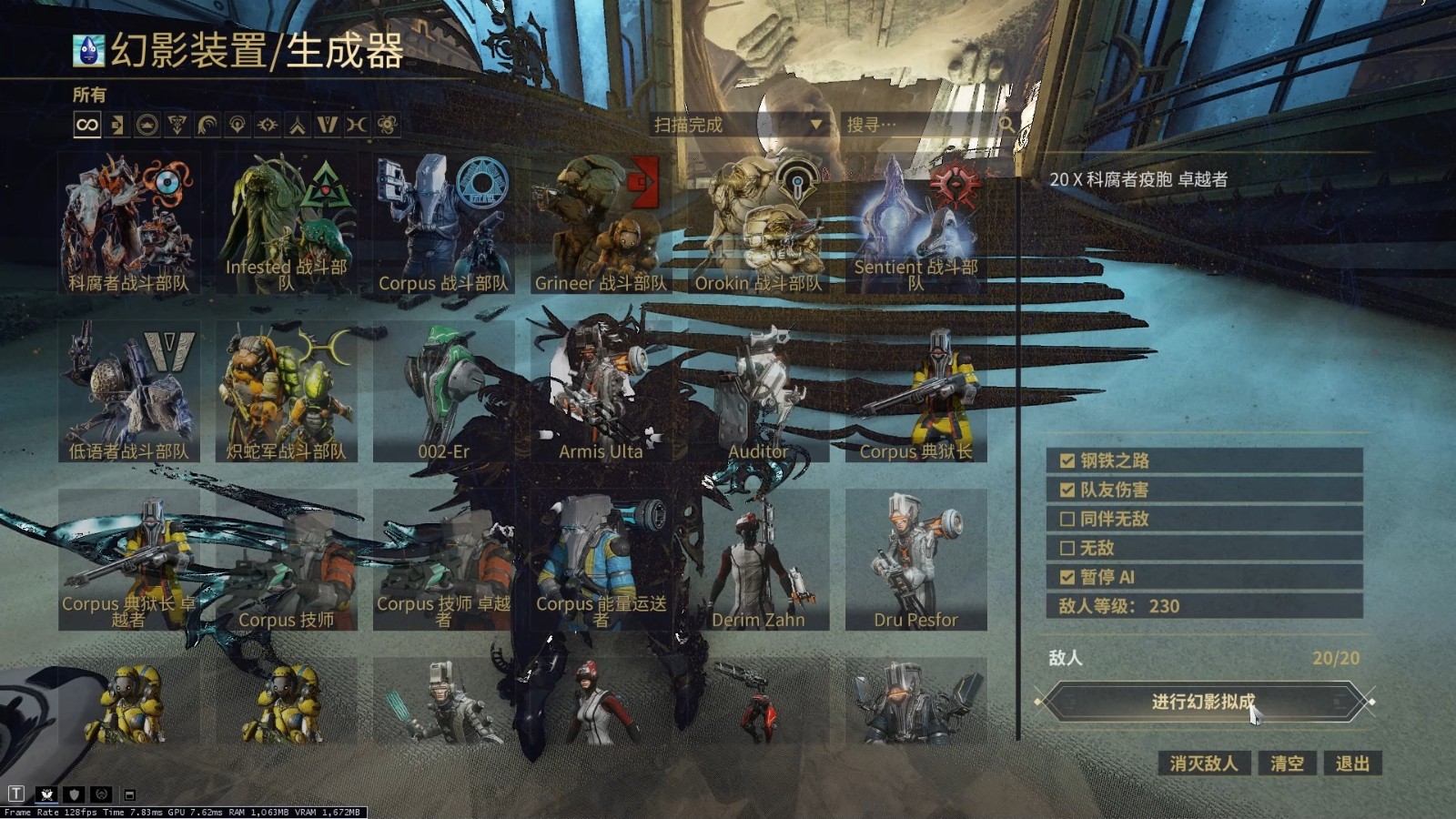Enable the 同伴无敌 option

1067,519
